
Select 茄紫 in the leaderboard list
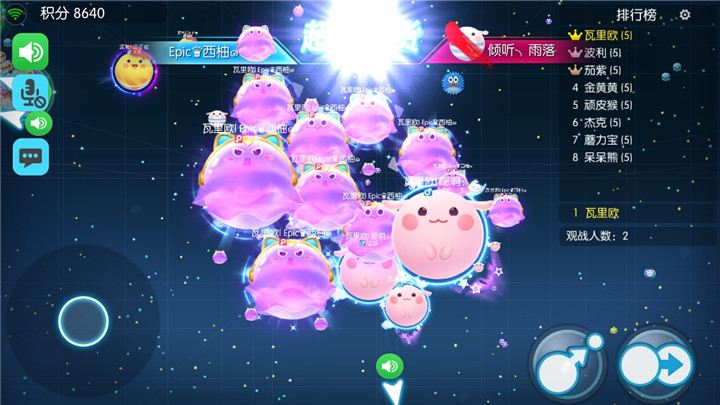tap(602, 70)
